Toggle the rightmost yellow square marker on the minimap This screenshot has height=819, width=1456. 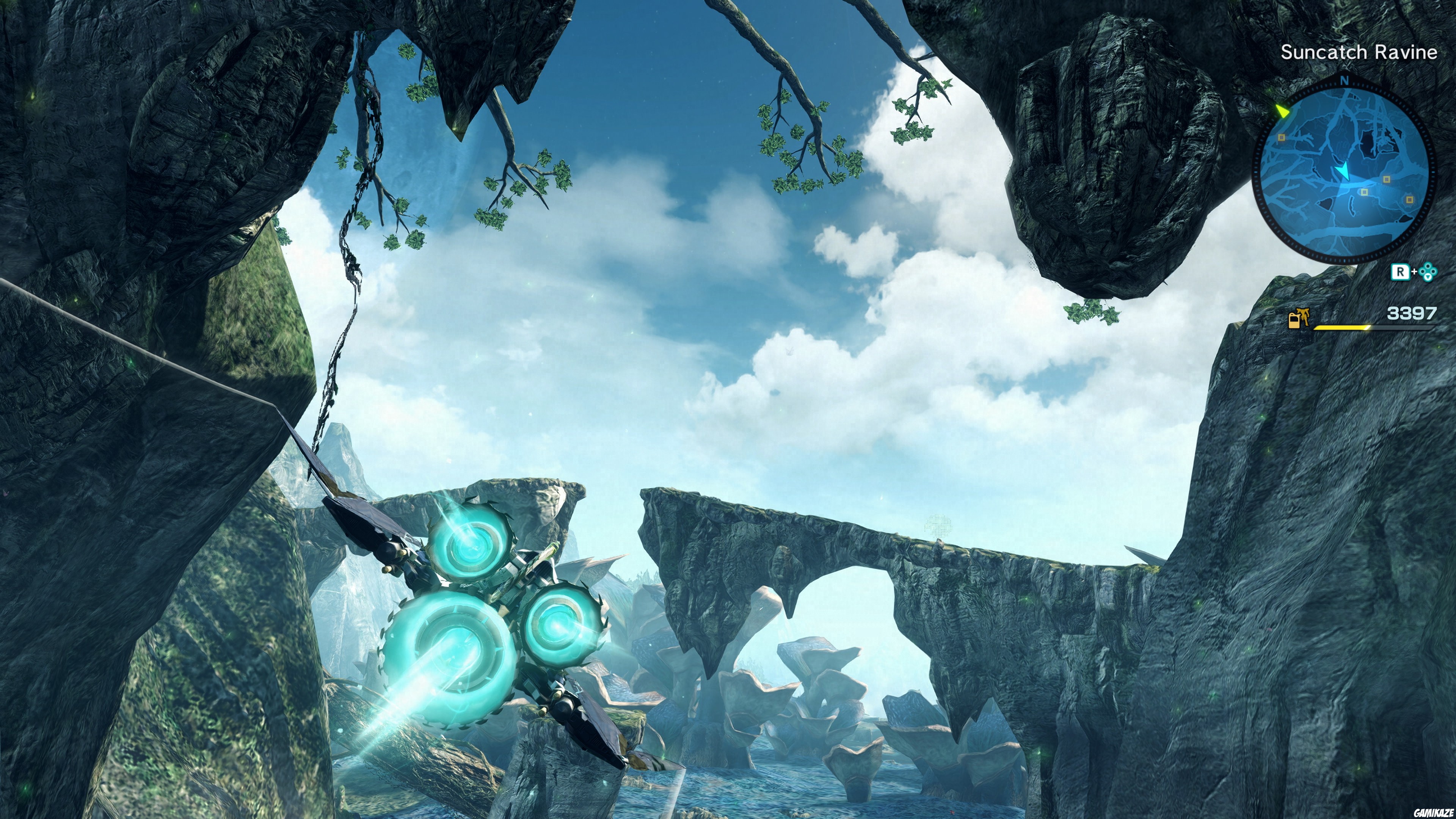(x=1410, y=200)
